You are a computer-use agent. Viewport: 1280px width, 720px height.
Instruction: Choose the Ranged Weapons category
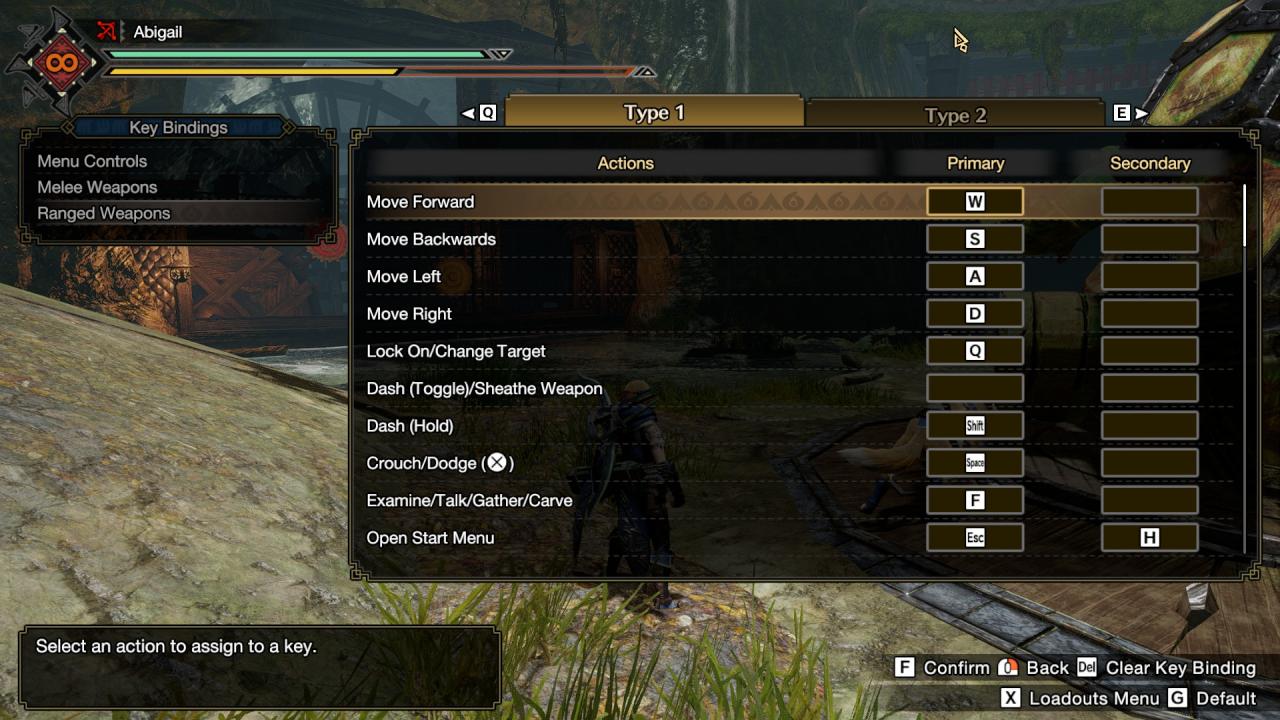(104, 213)
